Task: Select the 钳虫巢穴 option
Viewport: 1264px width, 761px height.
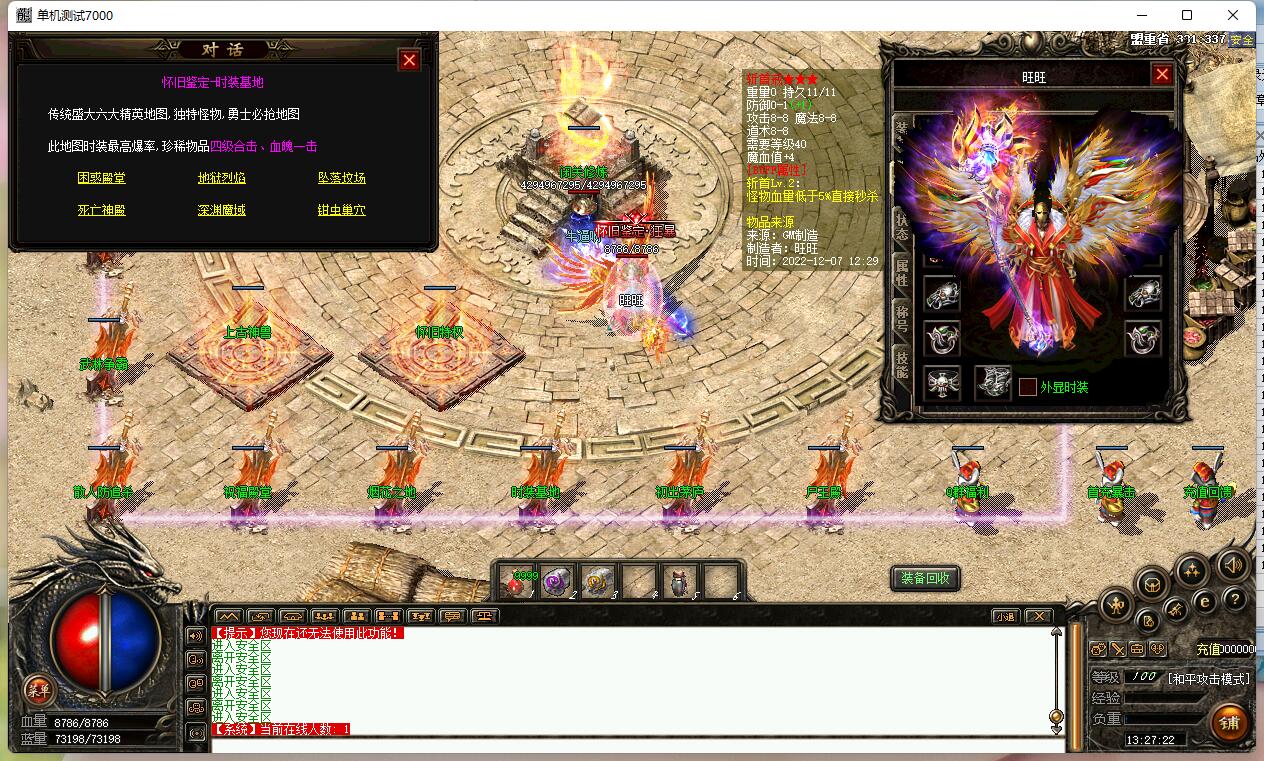Action: pyautogui.click(x=342, y=210)
